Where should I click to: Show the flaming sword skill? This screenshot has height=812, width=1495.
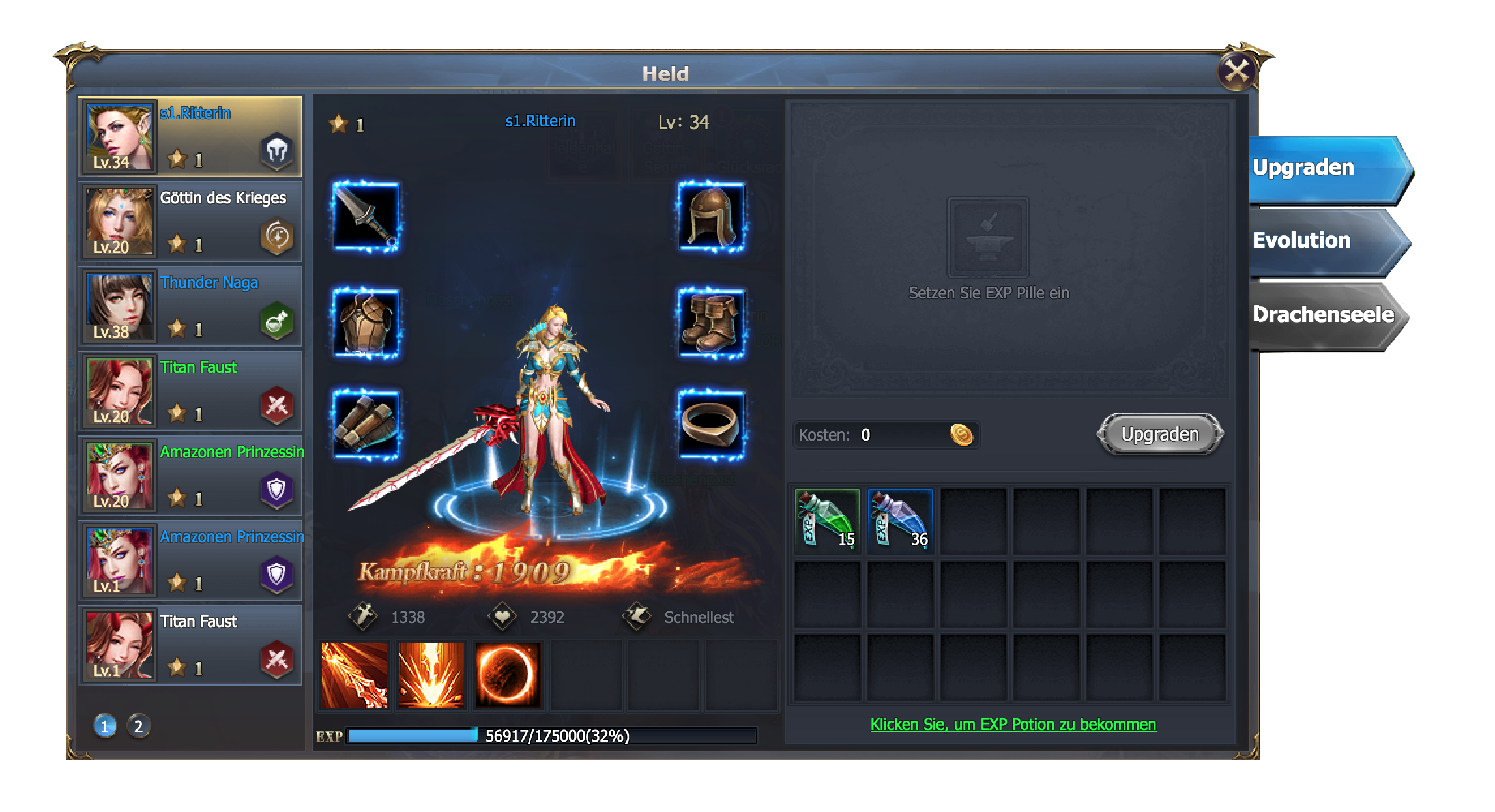click(x=355, y=675)
